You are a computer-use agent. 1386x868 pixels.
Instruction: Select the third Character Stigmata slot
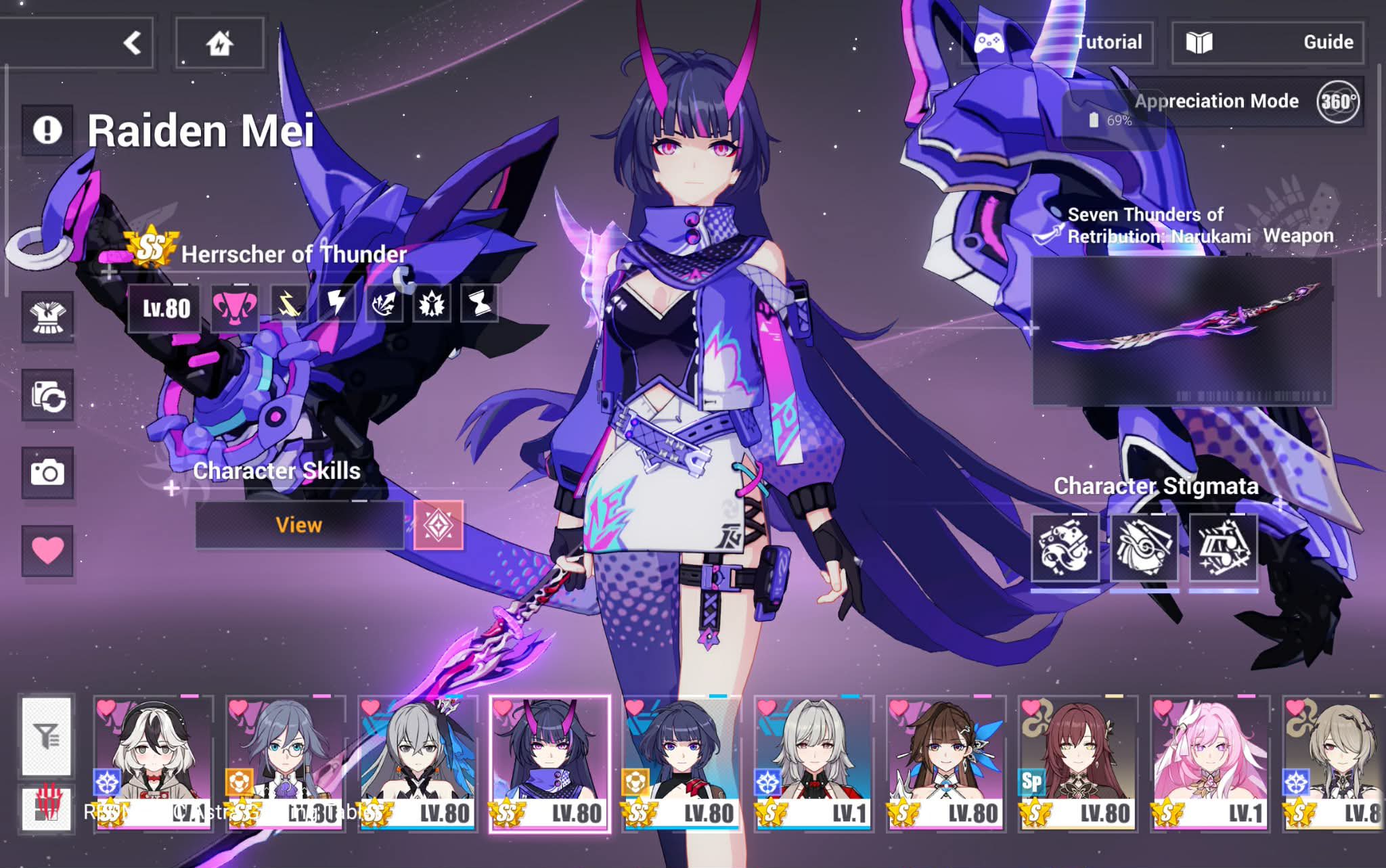pos(1223,547)
